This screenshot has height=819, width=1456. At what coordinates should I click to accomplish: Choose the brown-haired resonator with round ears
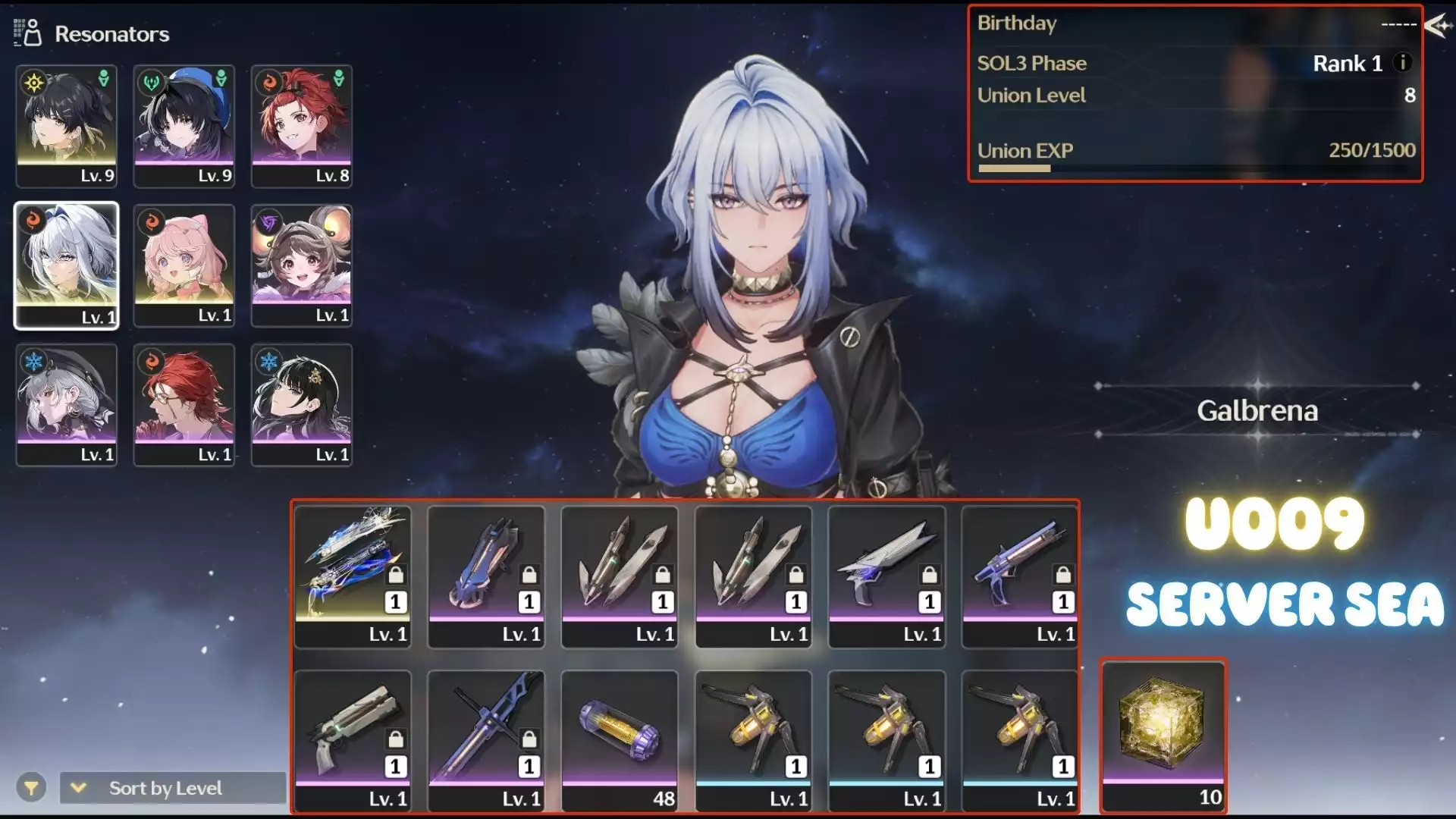pyautogui.click(x=302, y=265)
